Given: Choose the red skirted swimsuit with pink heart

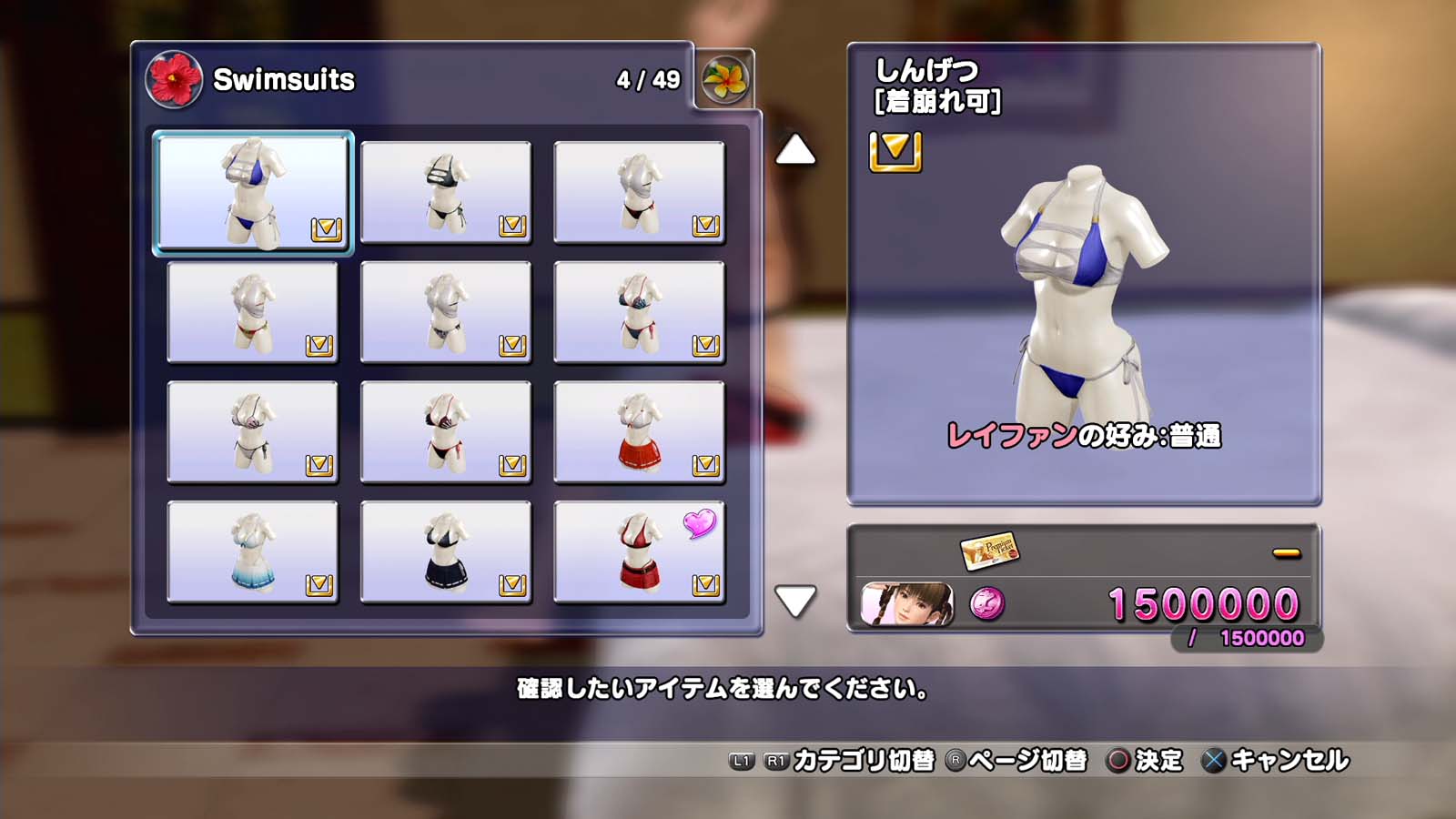Looking at the screenshot, I should pos(639,552).
